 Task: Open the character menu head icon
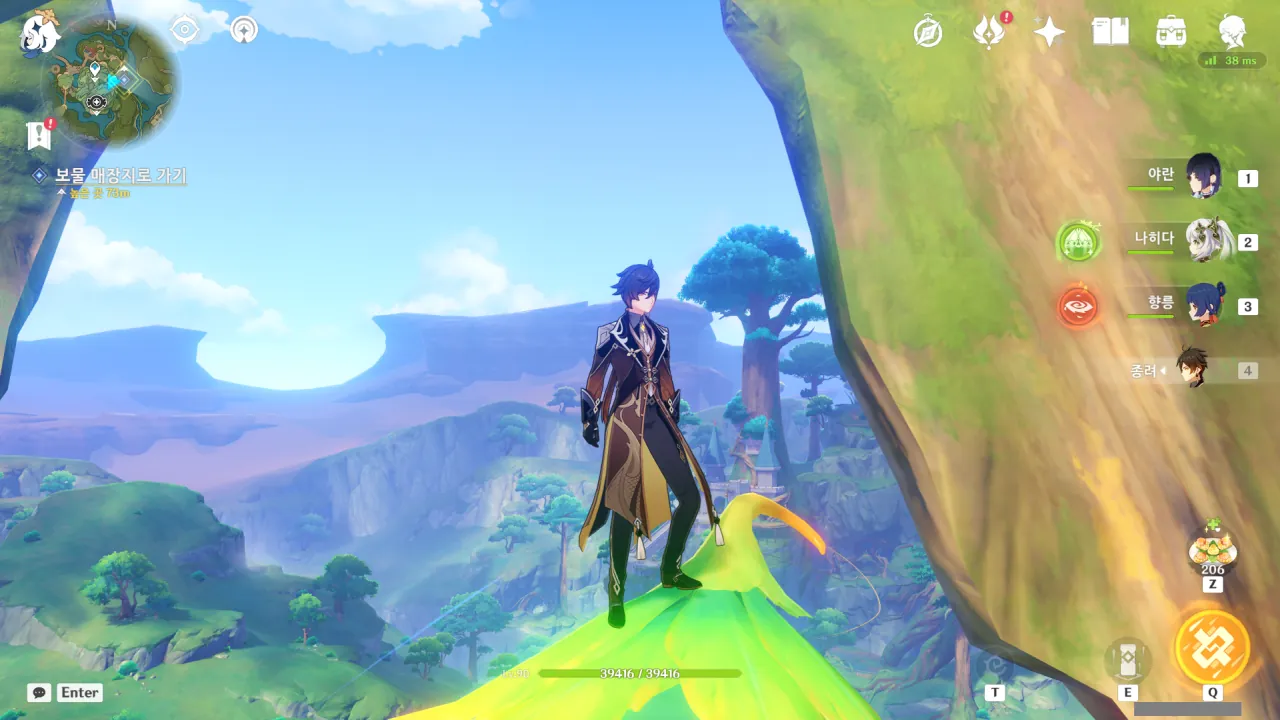click(x=1232, y=33)
